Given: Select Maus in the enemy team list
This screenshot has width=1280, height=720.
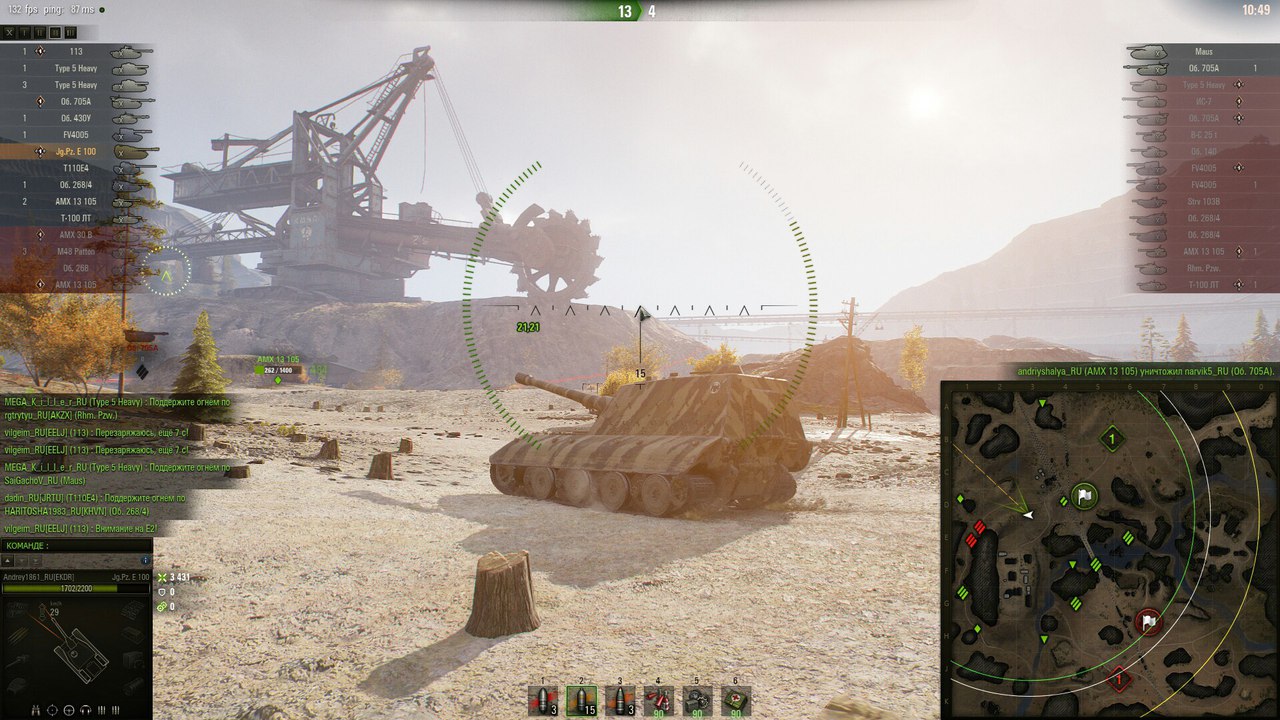Looking at the screenshot, I should coord(1204,52).
